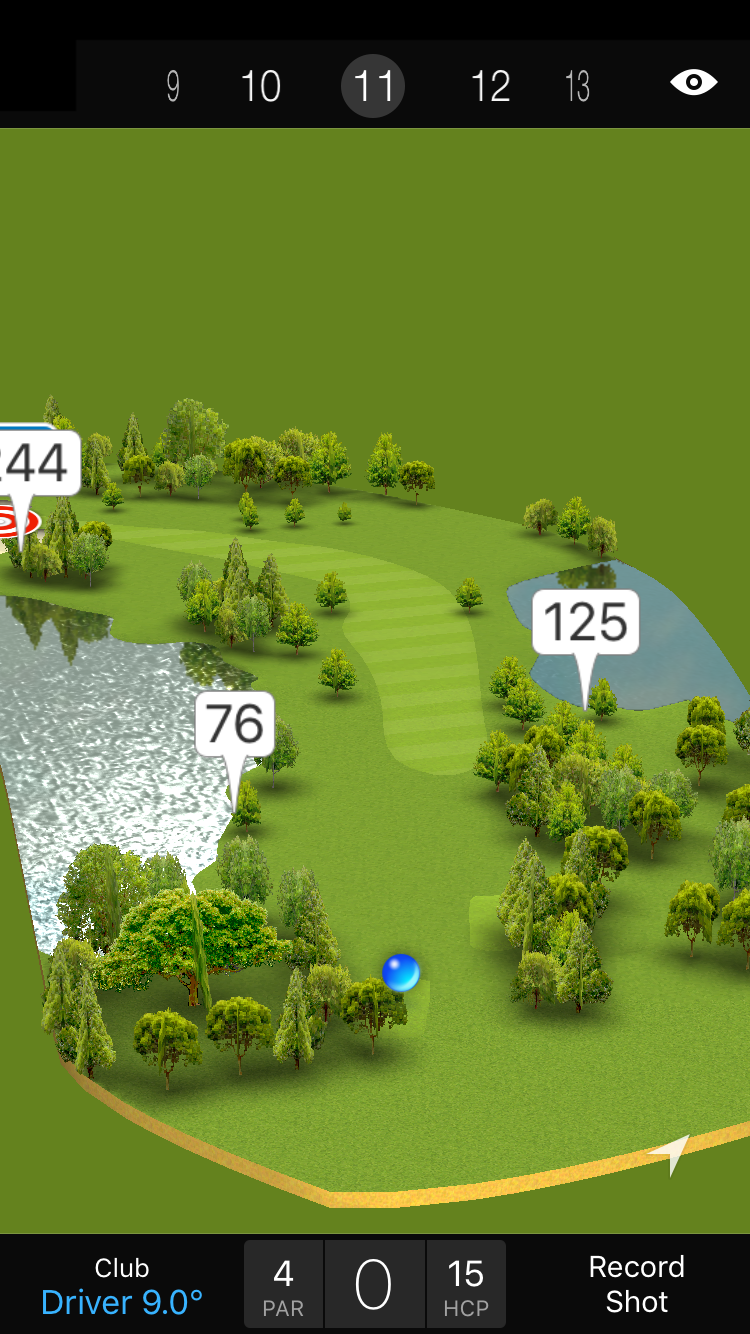Switch to hole 10
Viewport: 750px width, 1334px height.
coord(260,87)
